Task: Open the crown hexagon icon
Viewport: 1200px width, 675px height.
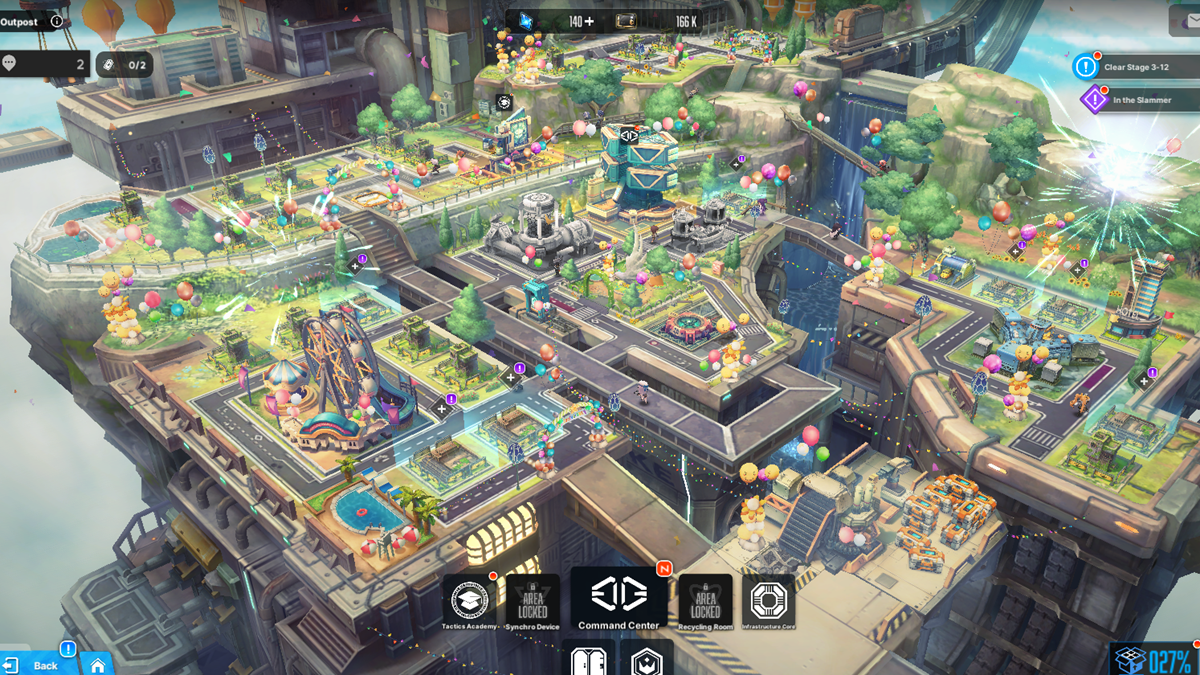Action: pos(646,660)
